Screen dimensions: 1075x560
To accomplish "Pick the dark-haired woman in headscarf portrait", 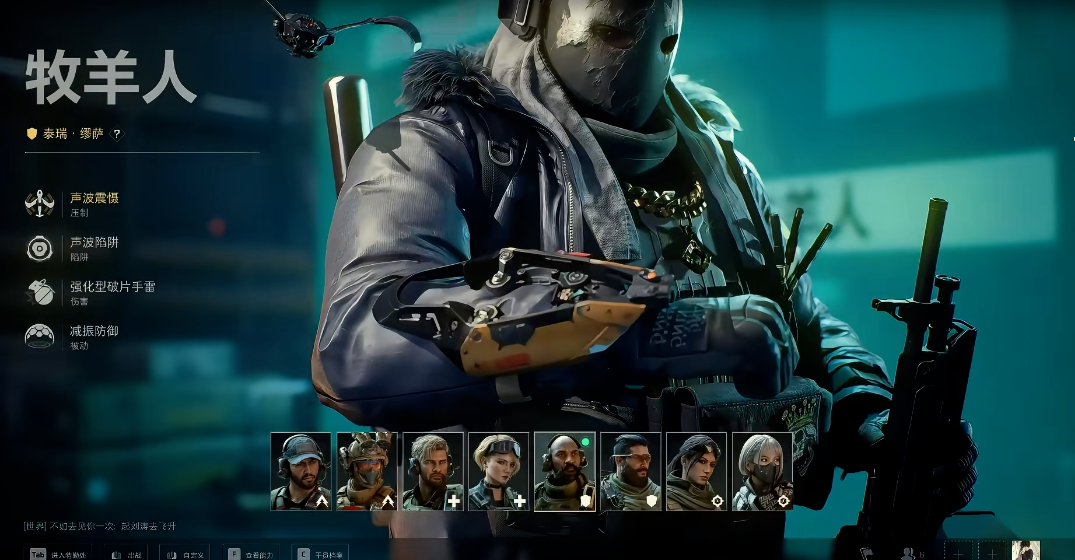I will (697, 471).
